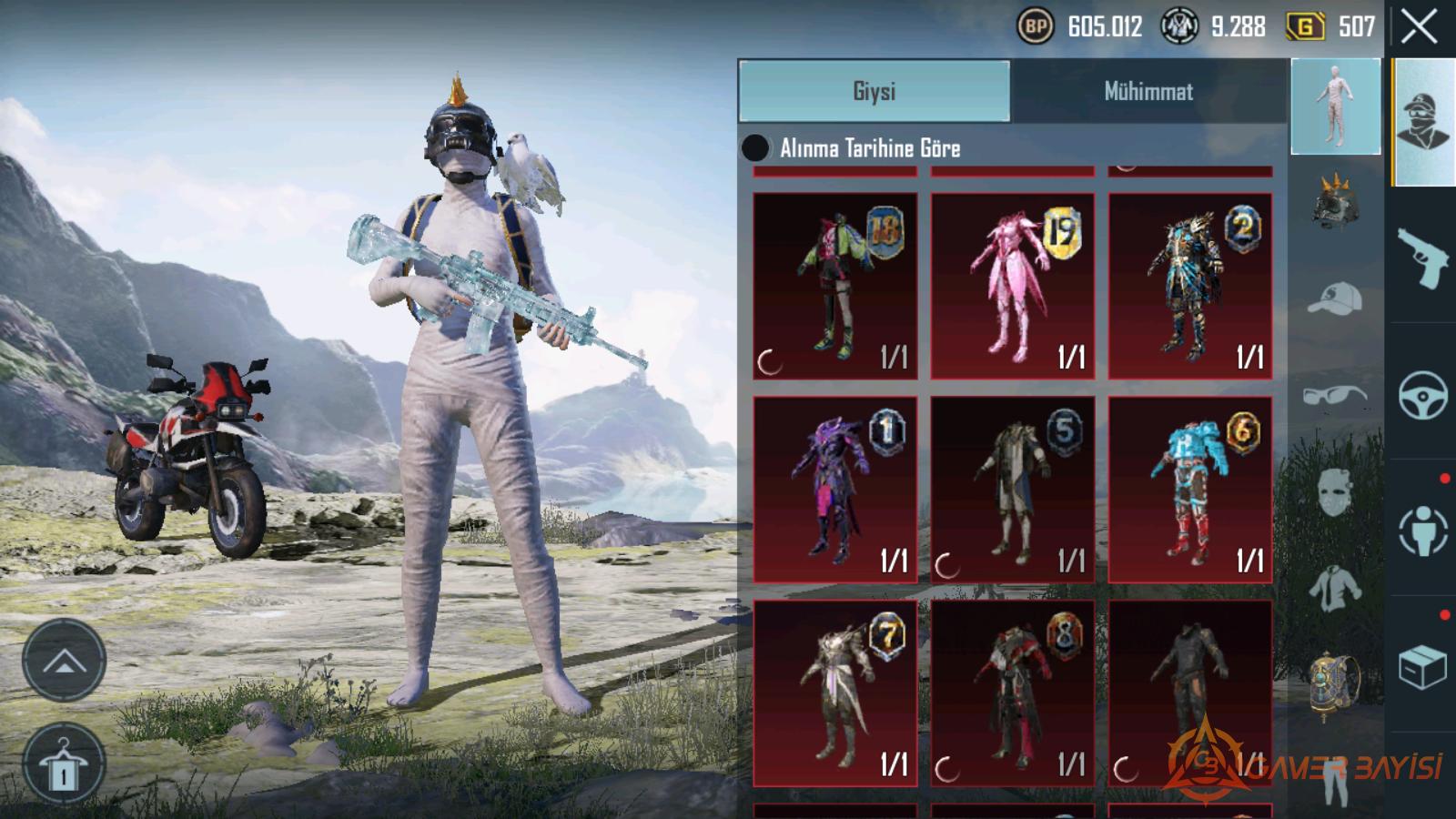Select the white coat outfit numbered 5
Image resolution: width=1456 pixels, height=819 pixels.
coord(1012,490)
